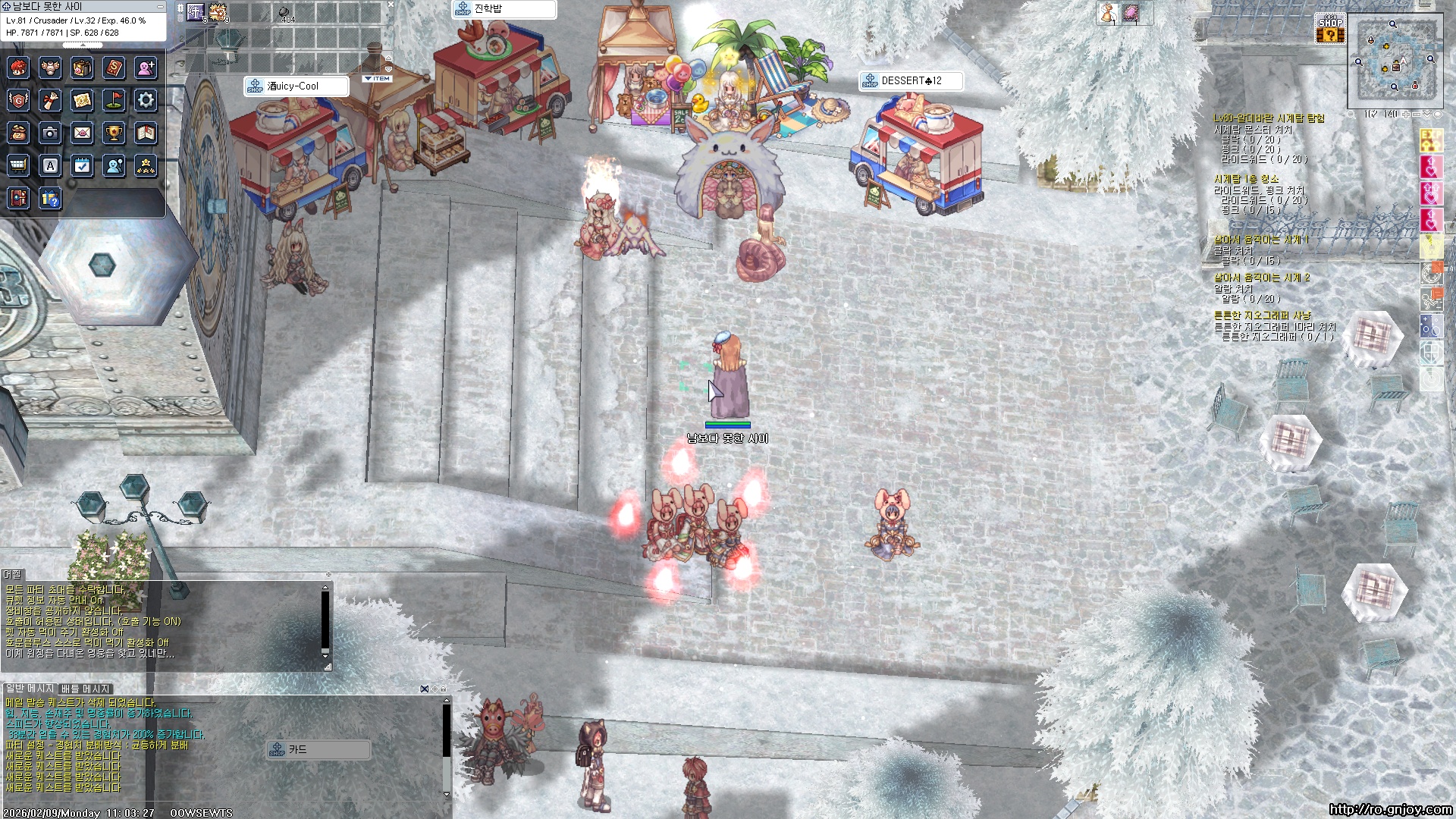Open the world map parchment icon
The width and height of the screenshot is (1456, 819).
(x=82, y=100)
